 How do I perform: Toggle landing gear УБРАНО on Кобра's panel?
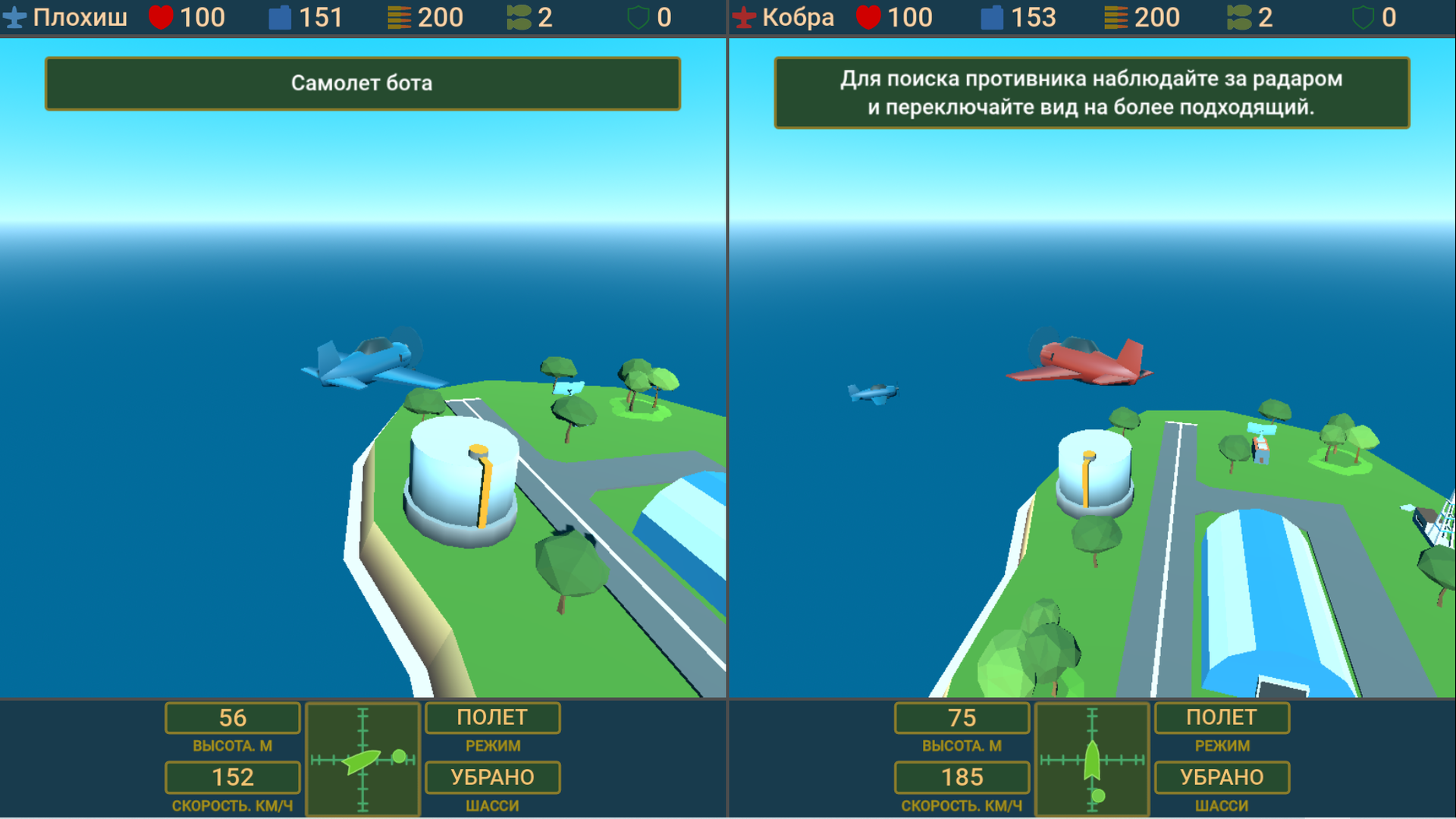point(1221,777)
